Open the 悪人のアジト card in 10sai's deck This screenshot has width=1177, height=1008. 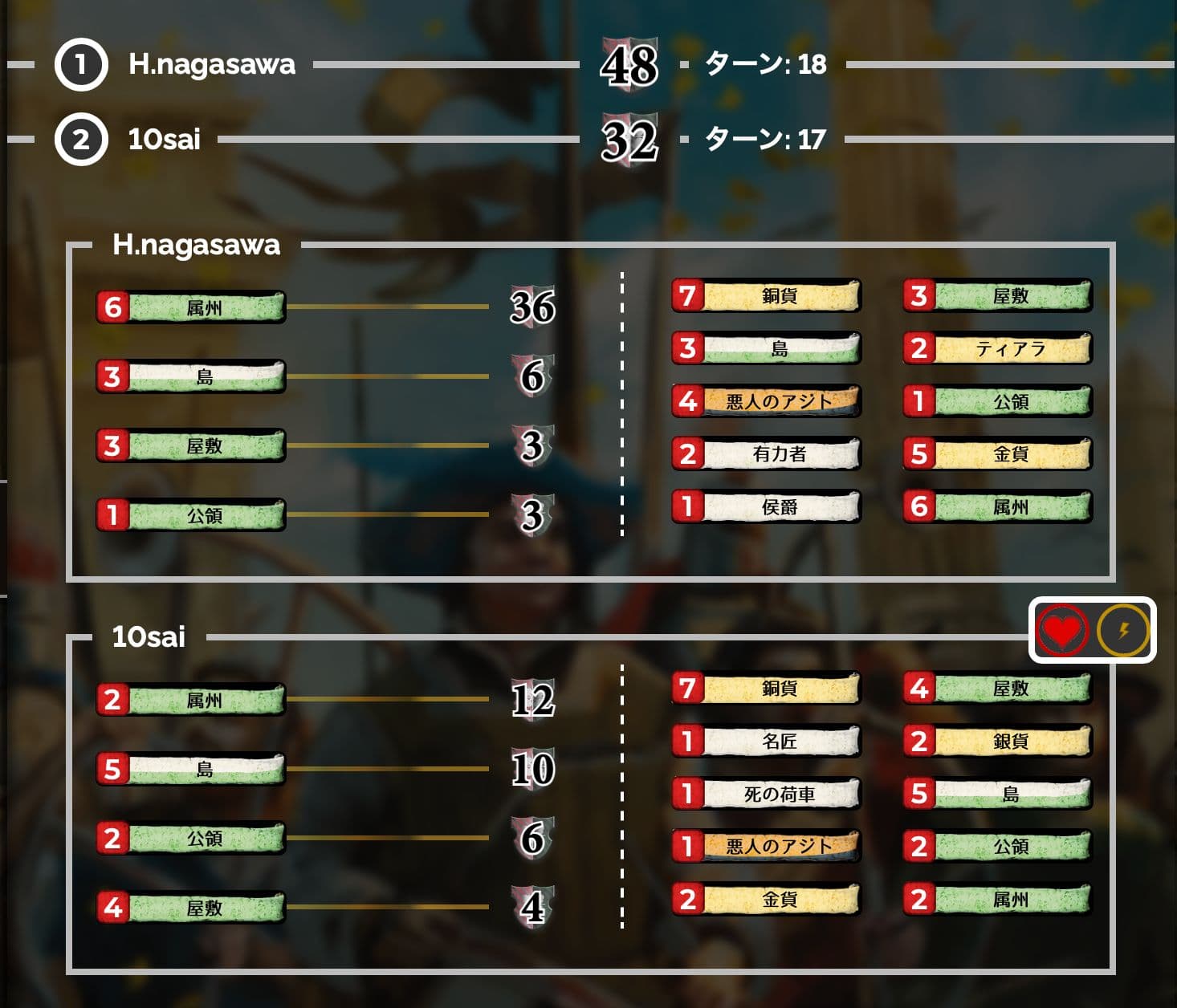(x=767, y=847)
